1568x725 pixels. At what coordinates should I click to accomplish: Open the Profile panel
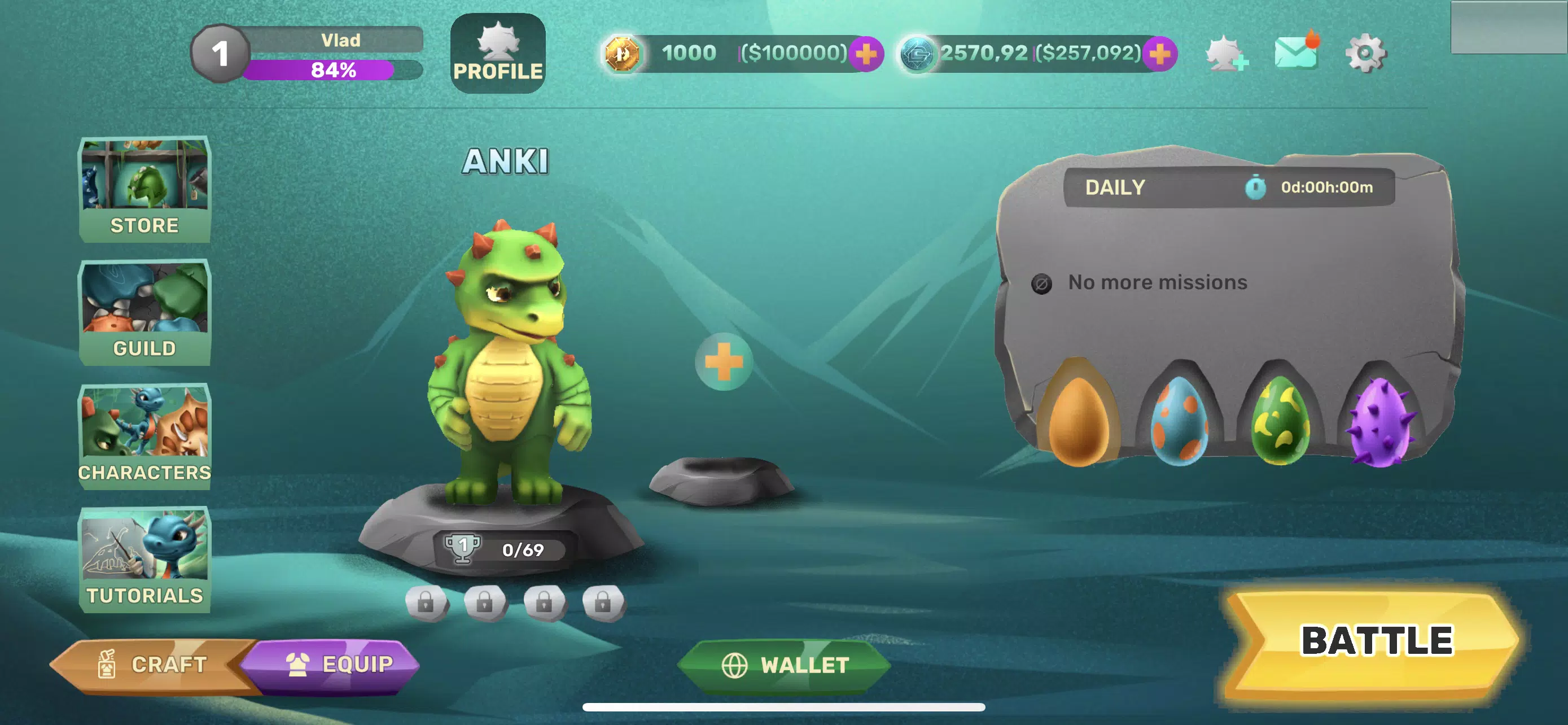click(497, 54)
